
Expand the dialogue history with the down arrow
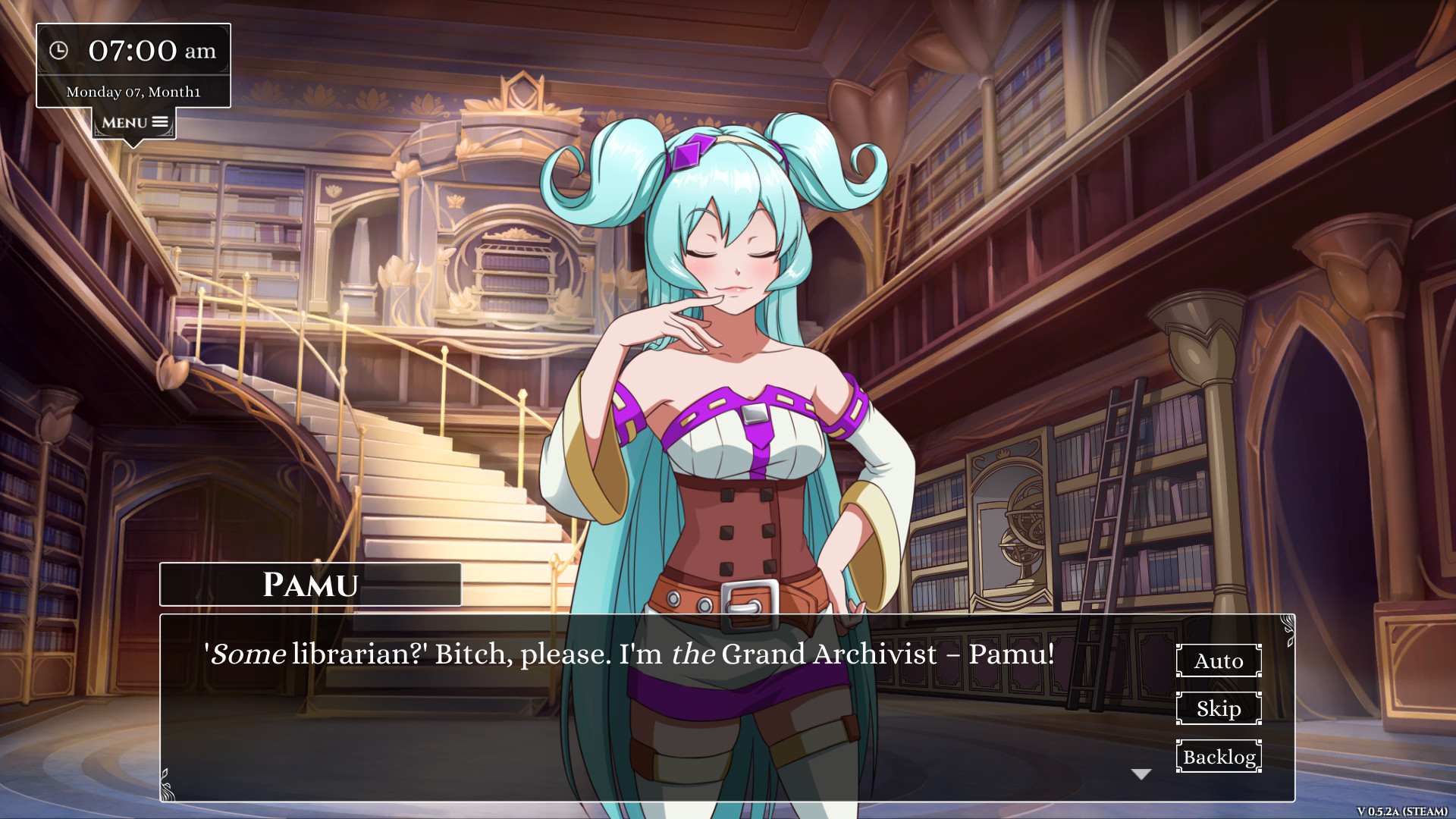(x=1140, y=772)
